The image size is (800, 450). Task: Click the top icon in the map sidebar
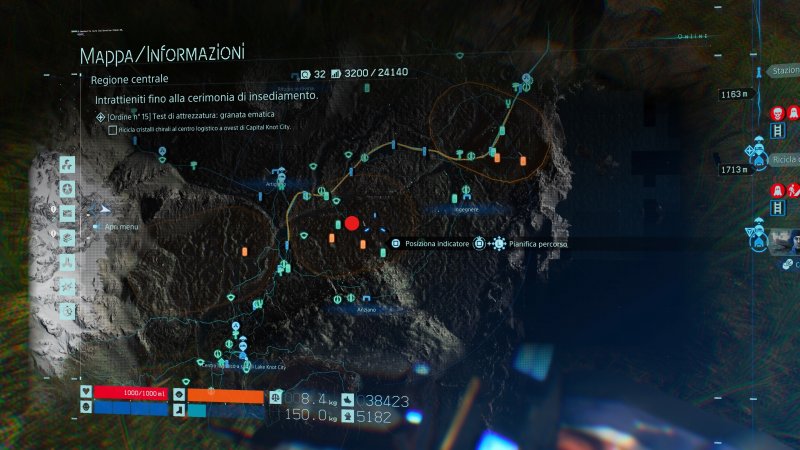click(68, 165)
